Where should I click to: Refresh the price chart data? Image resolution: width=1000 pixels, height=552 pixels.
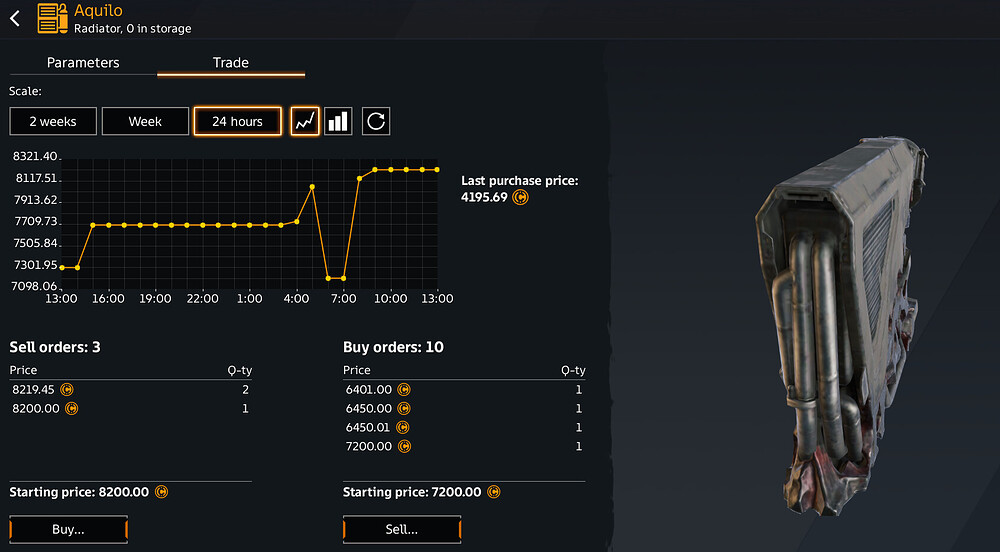click(376, 121)
